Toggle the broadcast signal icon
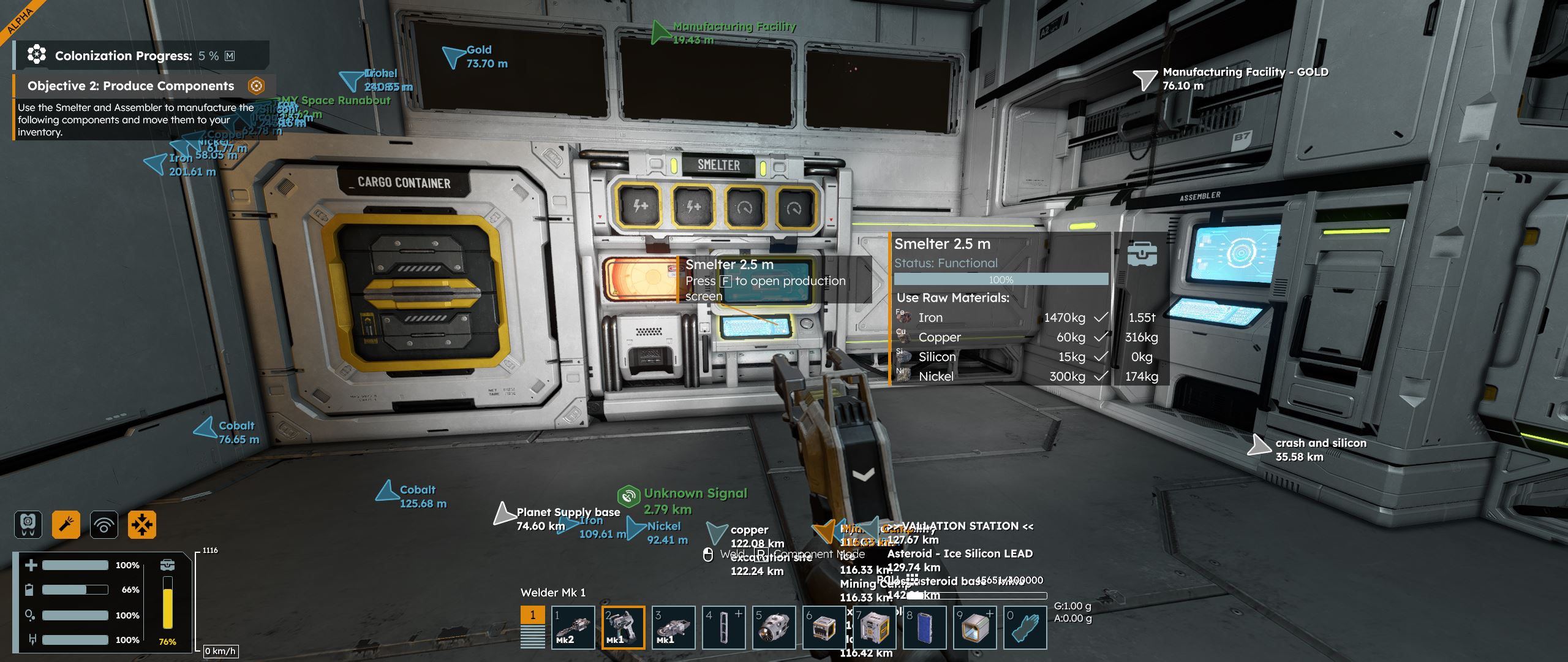 coord(104,525)
